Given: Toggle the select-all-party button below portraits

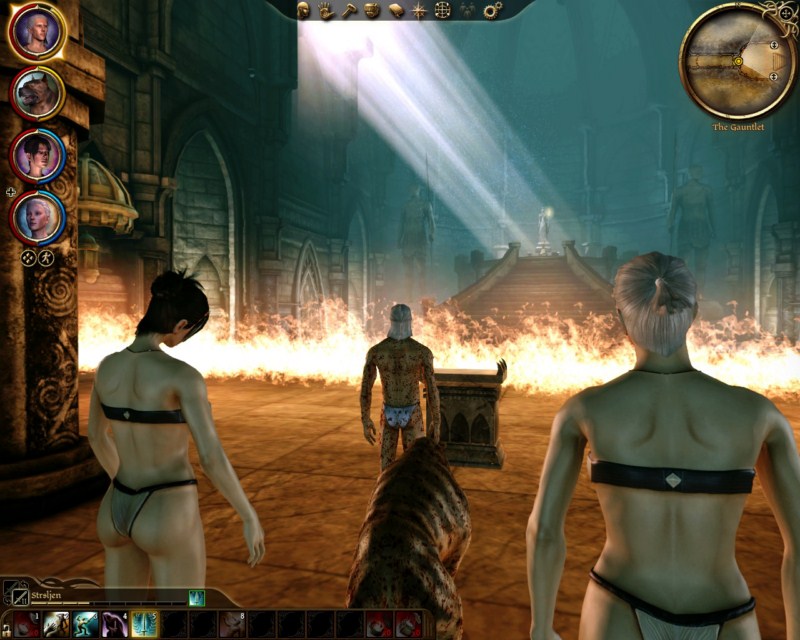Looking at the screenshot, I should pos(29,257).
